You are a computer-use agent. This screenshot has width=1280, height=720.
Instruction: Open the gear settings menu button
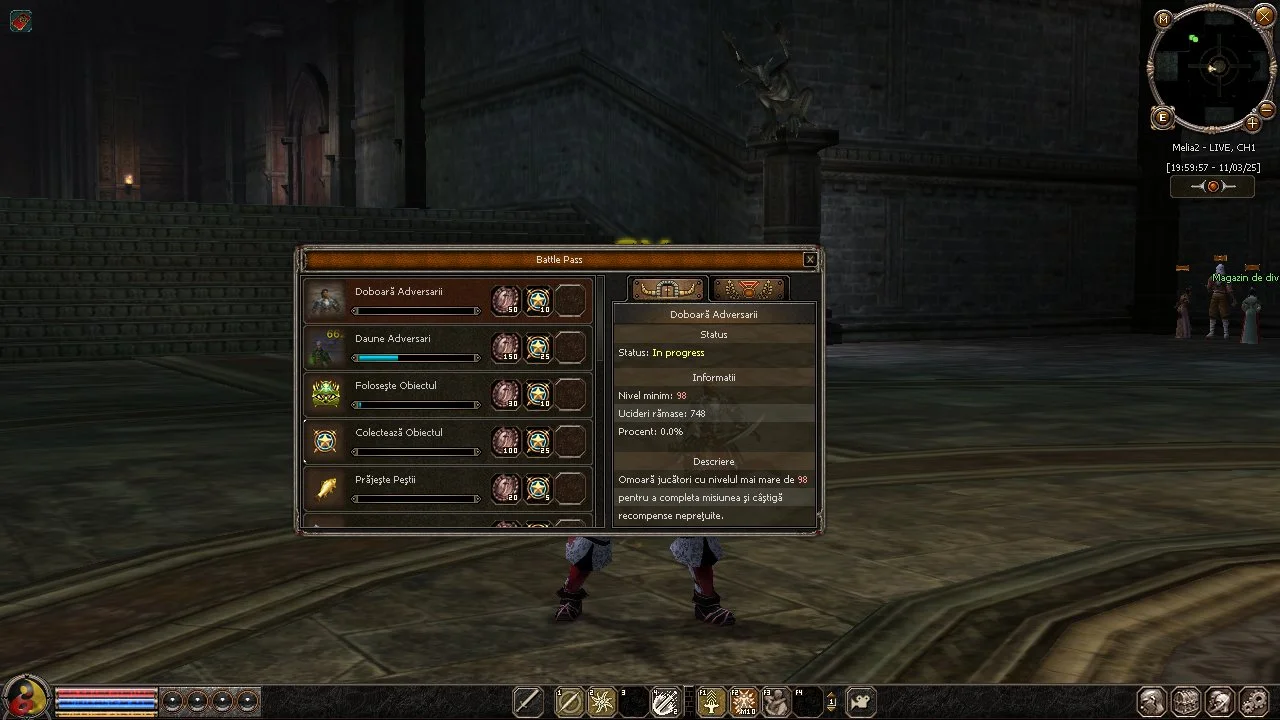1253,701
